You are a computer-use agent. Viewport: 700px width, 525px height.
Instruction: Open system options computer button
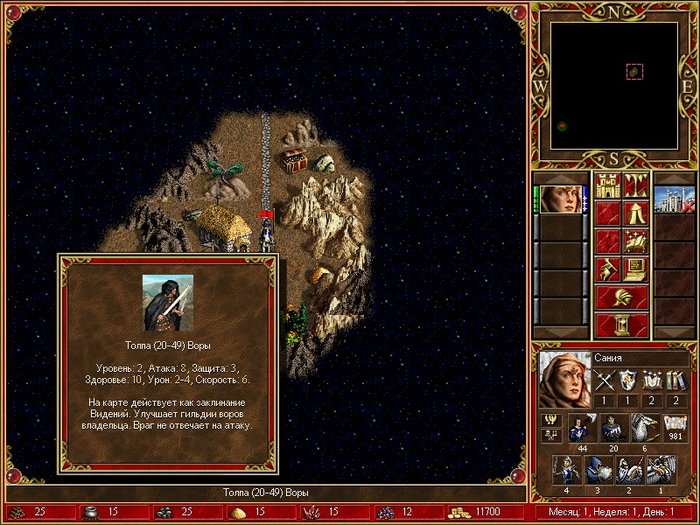[636, 269]
